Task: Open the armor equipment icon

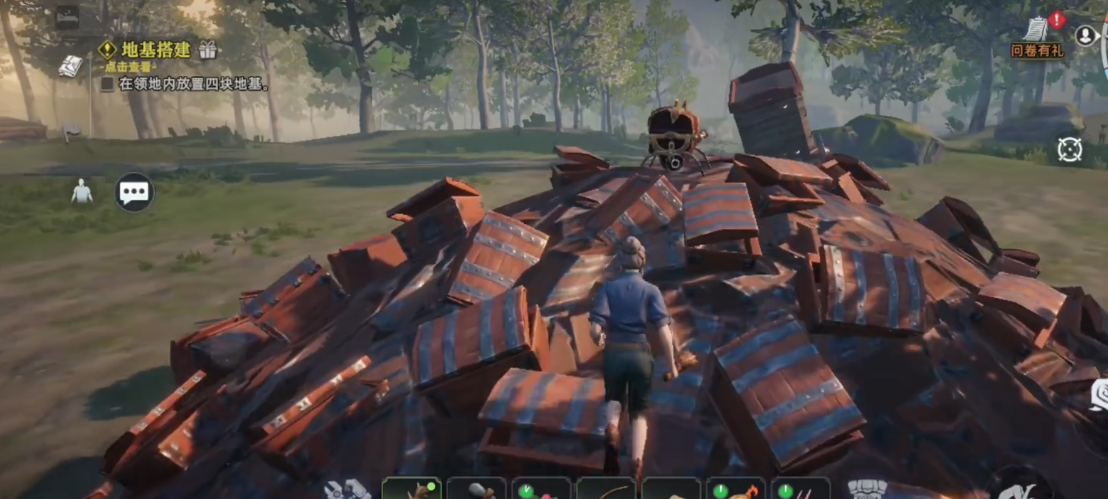Action: [867, 489]
